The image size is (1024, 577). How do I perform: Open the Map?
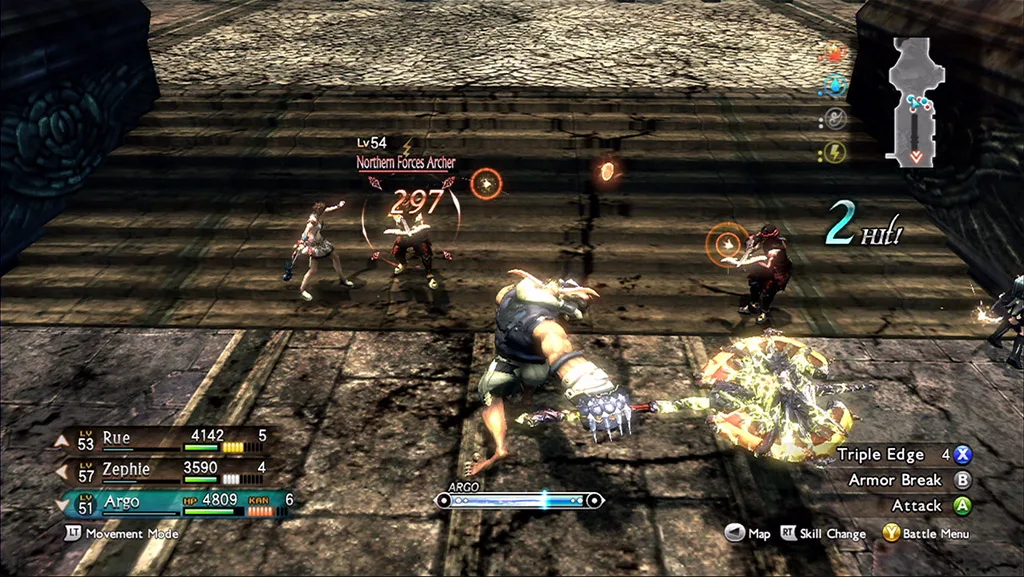747,534
